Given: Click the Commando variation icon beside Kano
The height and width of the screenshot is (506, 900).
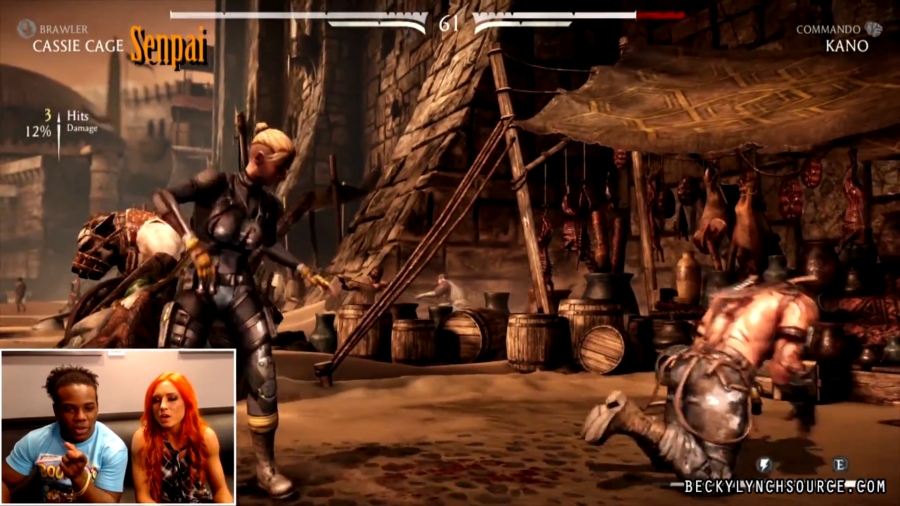Looking at the screenshot, I should (x=874, y=29).
